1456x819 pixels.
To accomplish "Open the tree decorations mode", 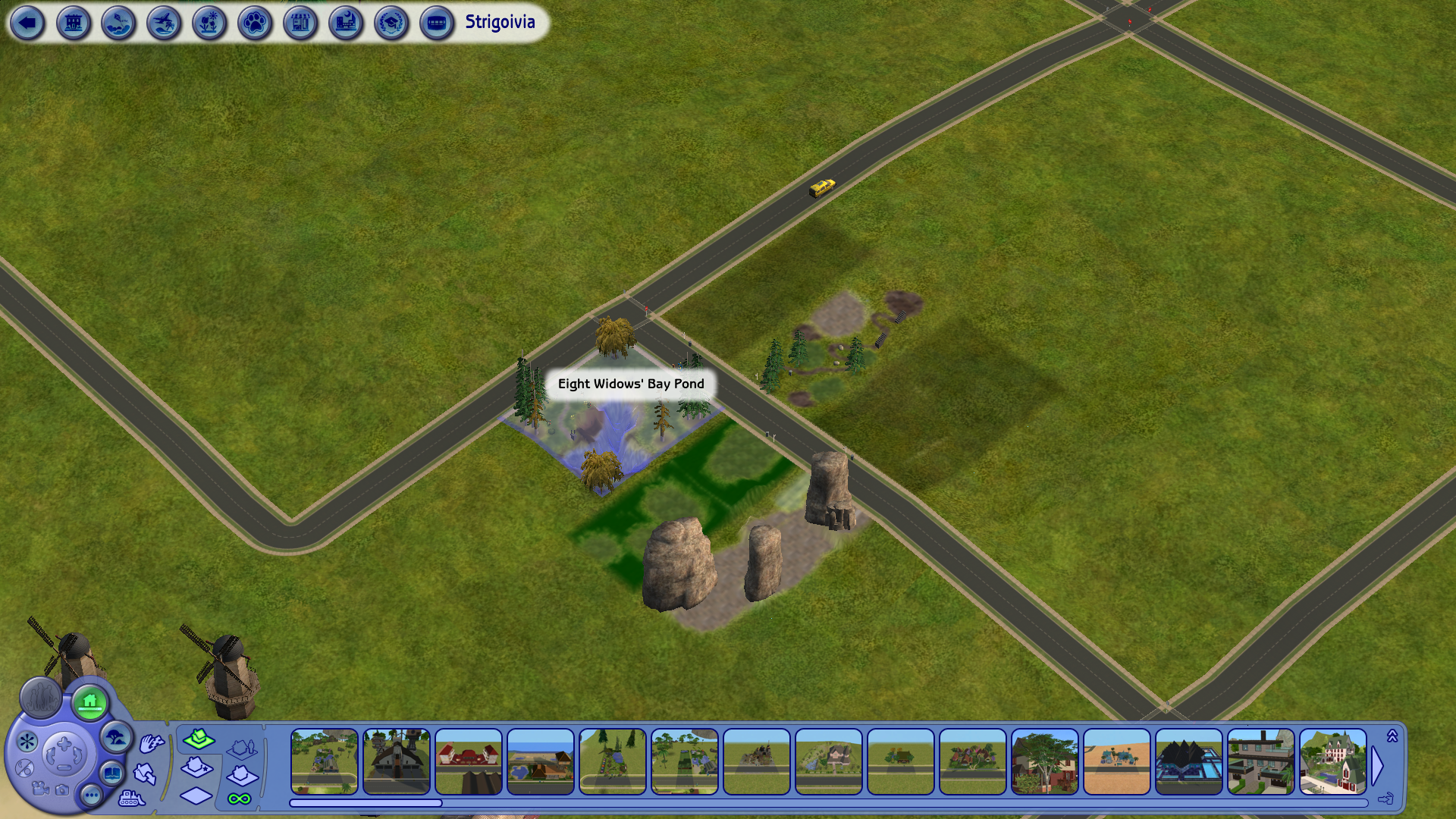I will coord(116,737).
